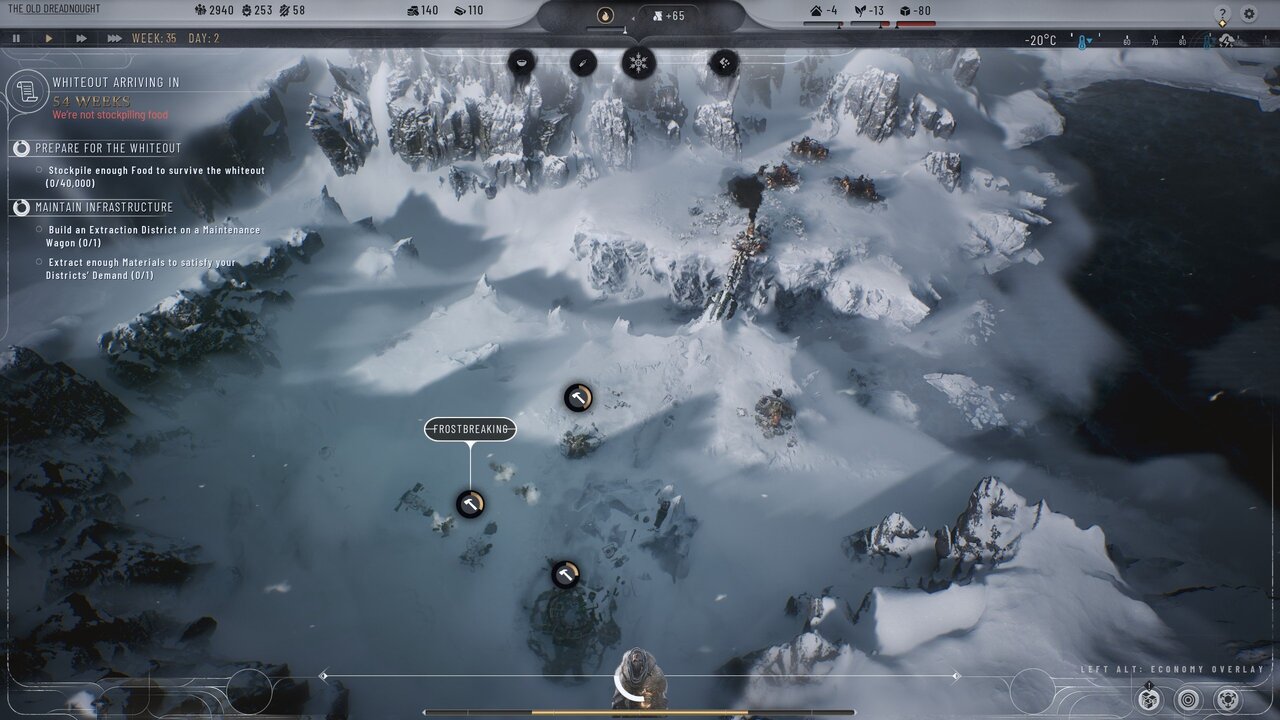Open the help question mark button
Screen dimensions: 1280x720
pyautogui.click(x=1222, y=14)
